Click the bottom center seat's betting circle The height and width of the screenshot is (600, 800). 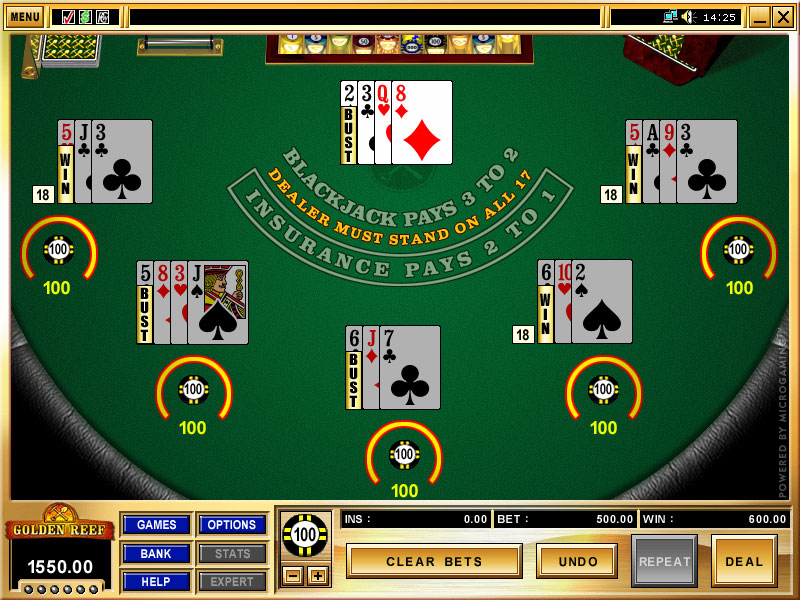click(x=404, y=456)
